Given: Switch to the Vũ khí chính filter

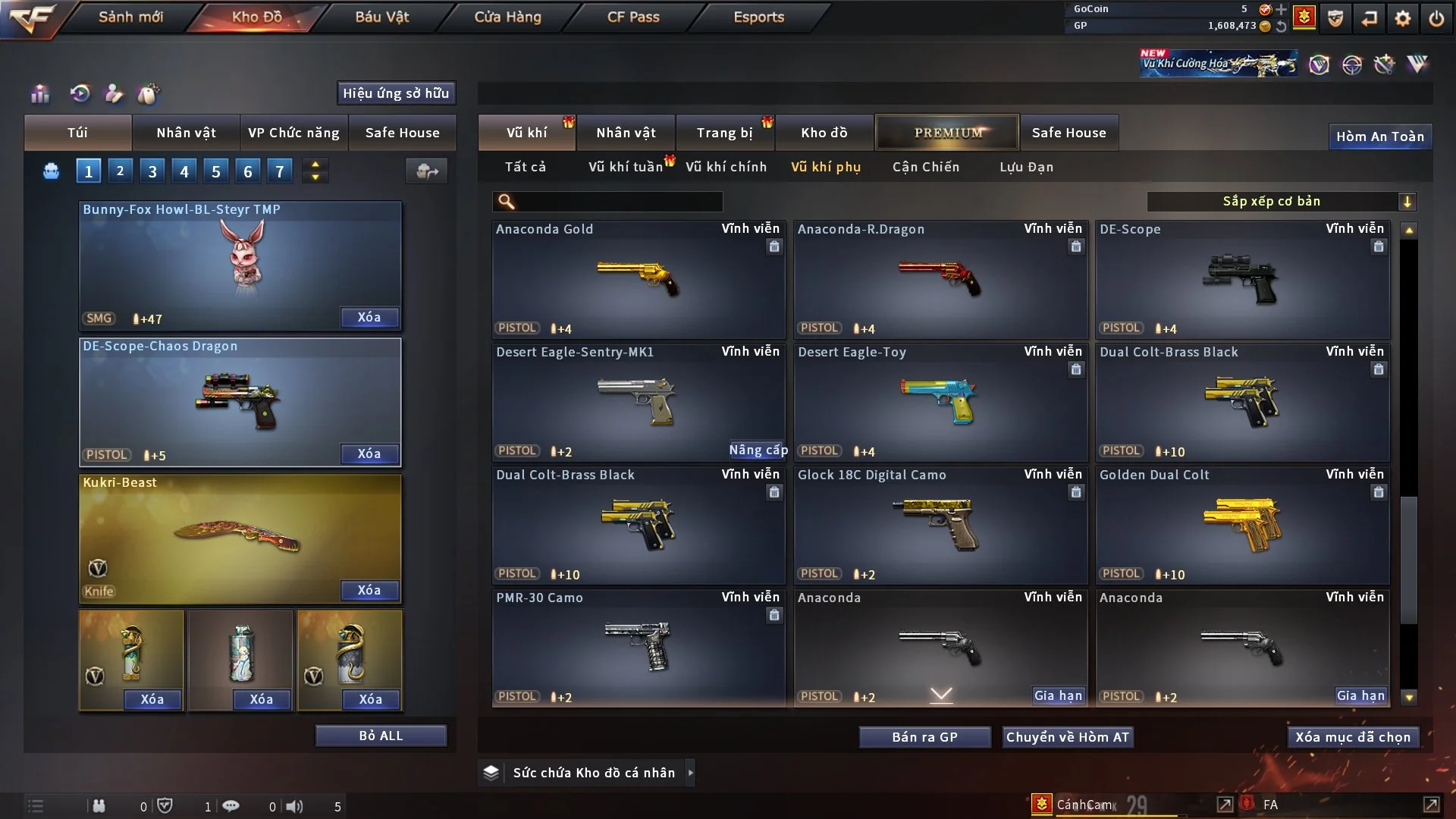Looking at the screenshot, I should 726,167.
